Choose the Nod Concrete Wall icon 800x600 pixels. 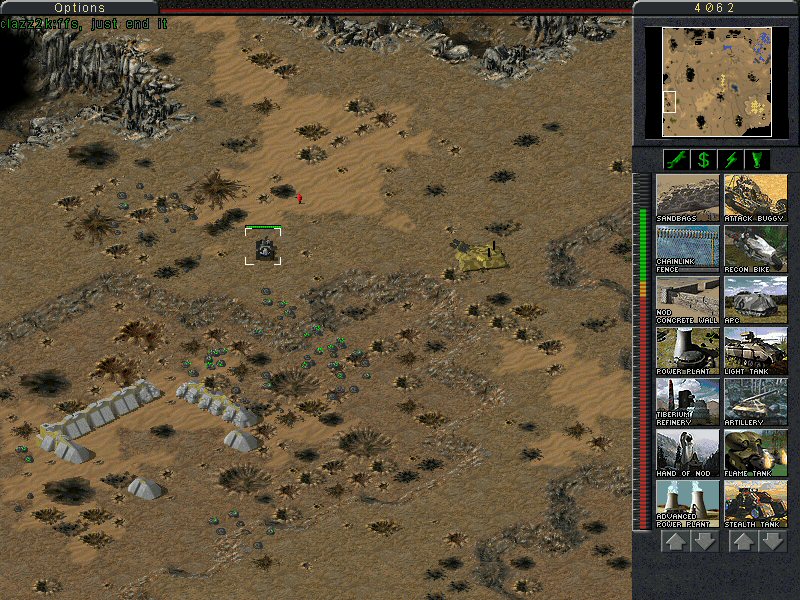(687, 300)
